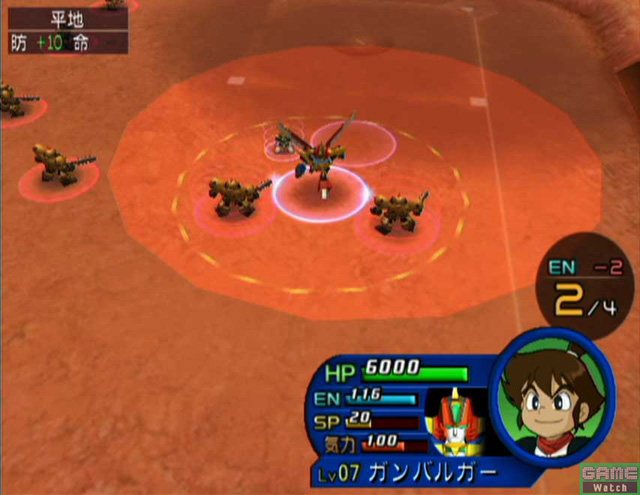Click the GAME Watch watermark logo
Image resolution: width=640 pixels, height=495 pixels.
coord(607,476)
